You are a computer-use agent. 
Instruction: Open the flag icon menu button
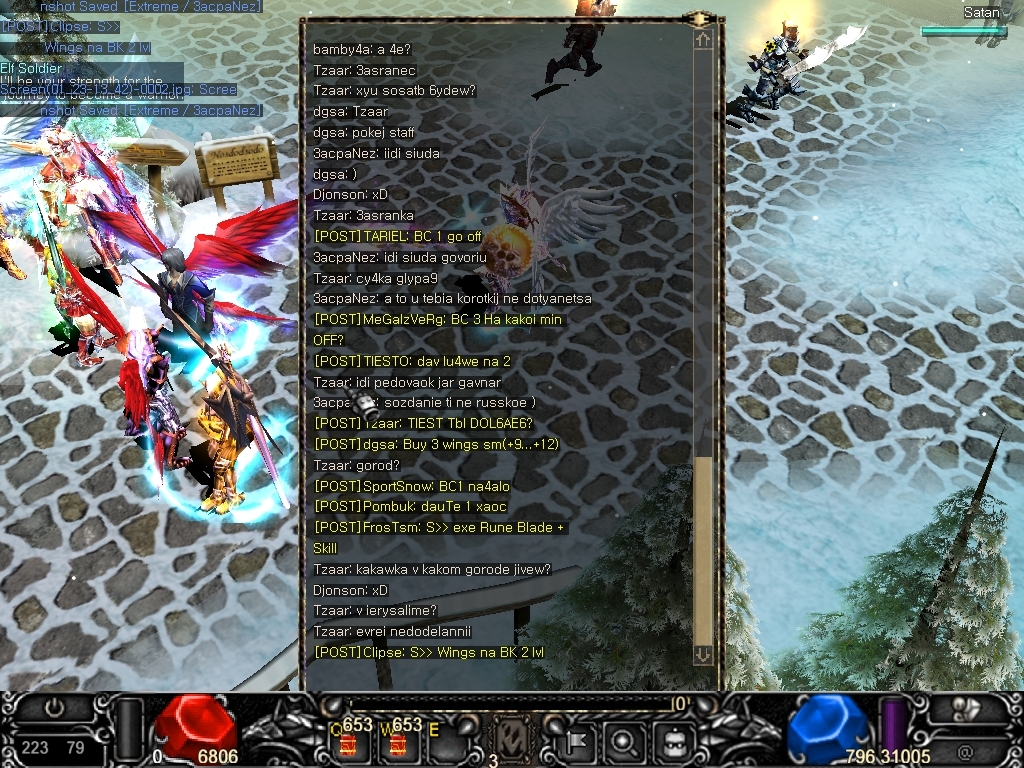(x=578, y=742)
